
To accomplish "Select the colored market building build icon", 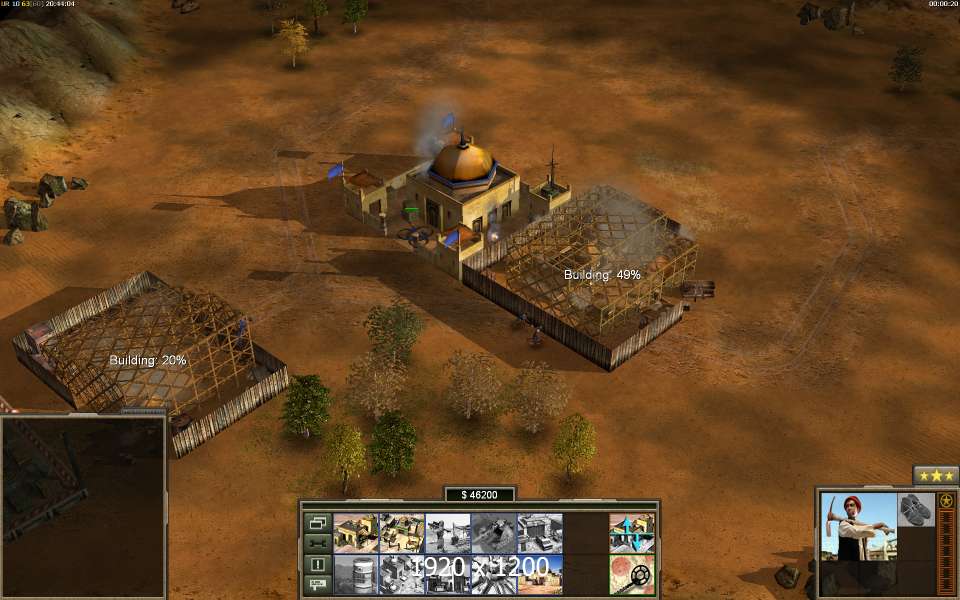I will click(539, 574).
